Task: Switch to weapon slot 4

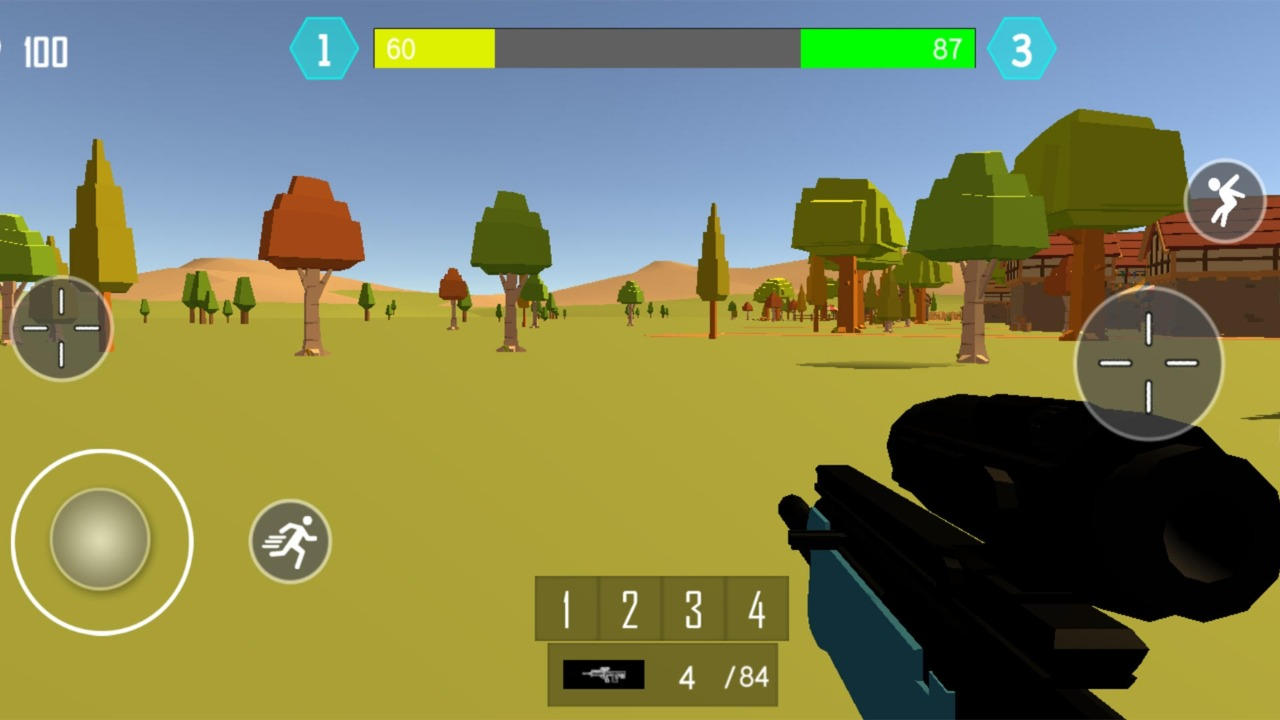Action: 758,609
